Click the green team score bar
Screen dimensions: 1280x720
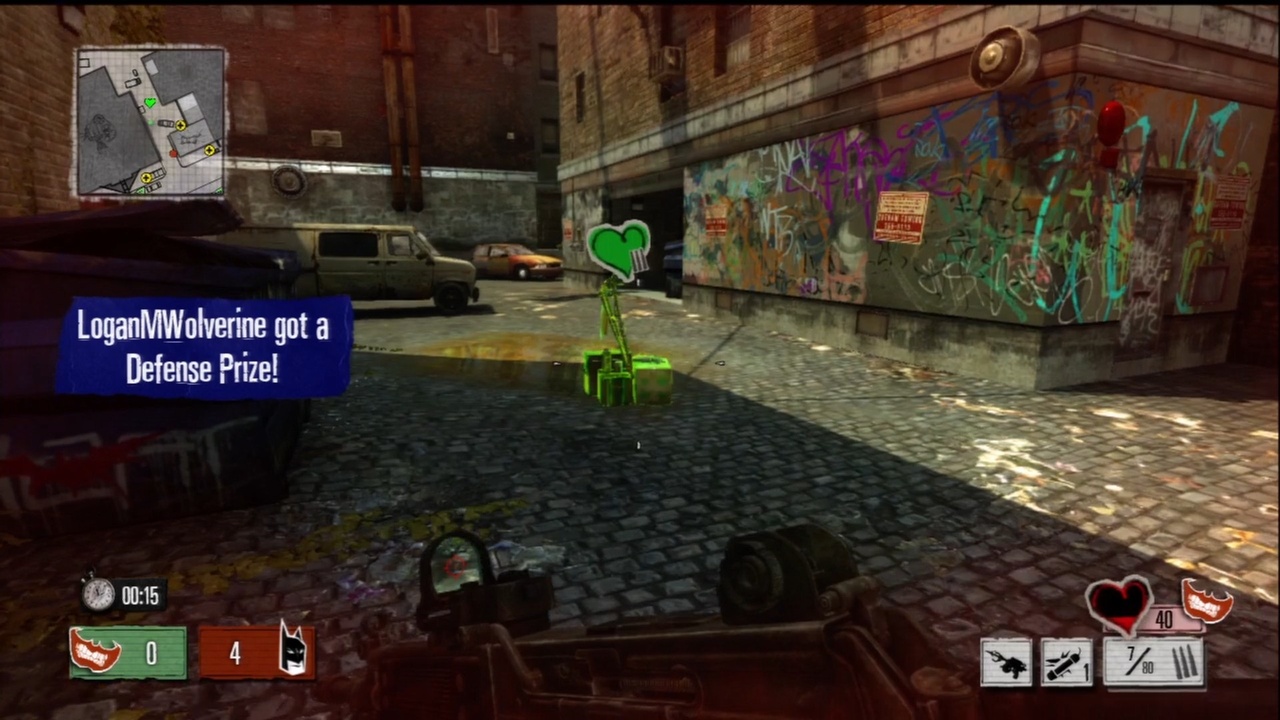[x=127, y=652]
